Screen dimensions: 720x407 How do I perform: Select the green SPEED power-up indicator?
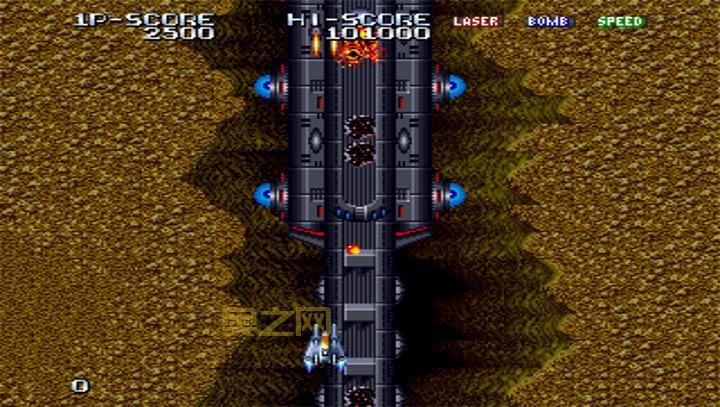click(x=620, y=21)
